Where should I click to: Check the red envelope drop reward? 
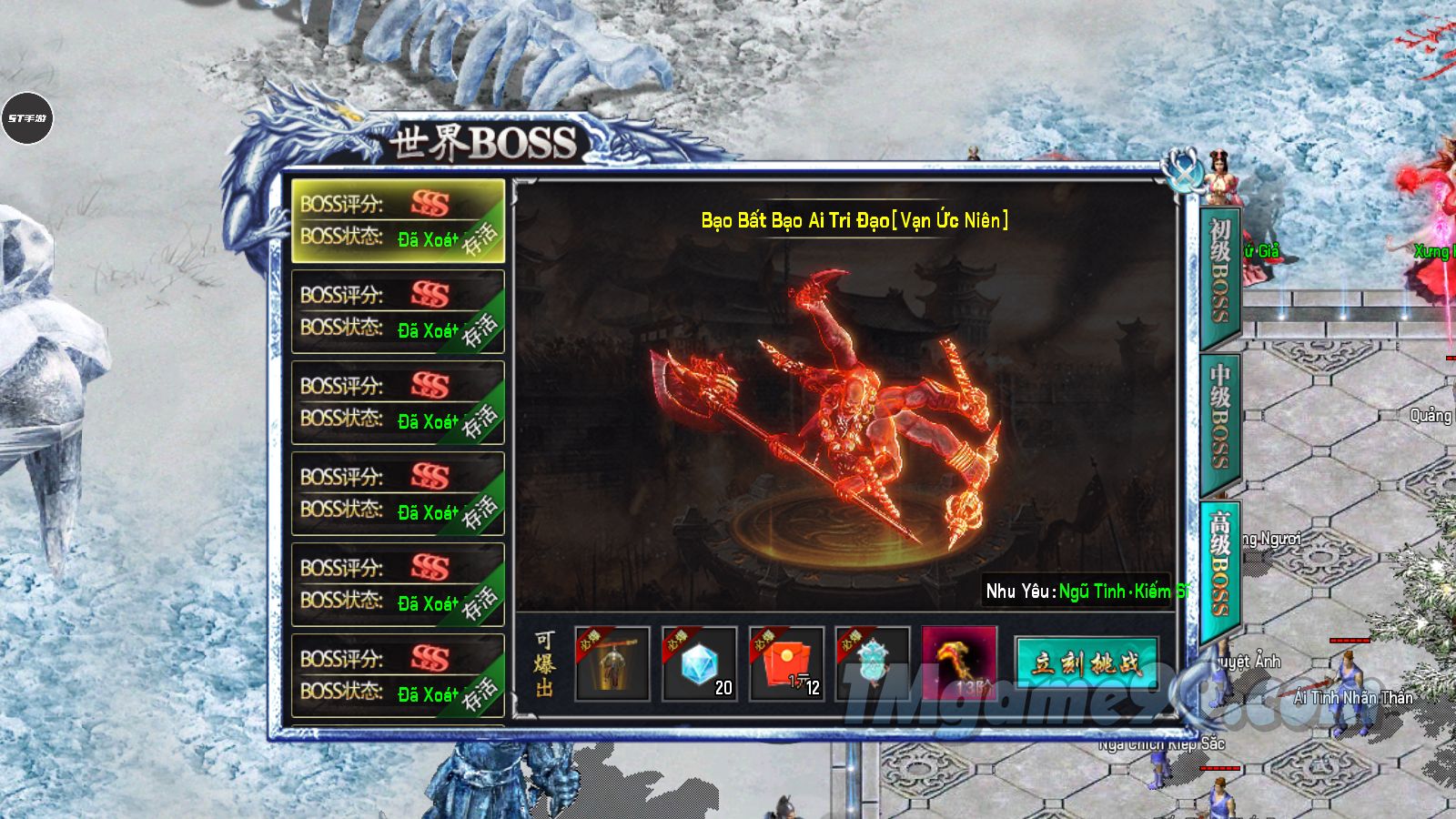coord(786,663)
